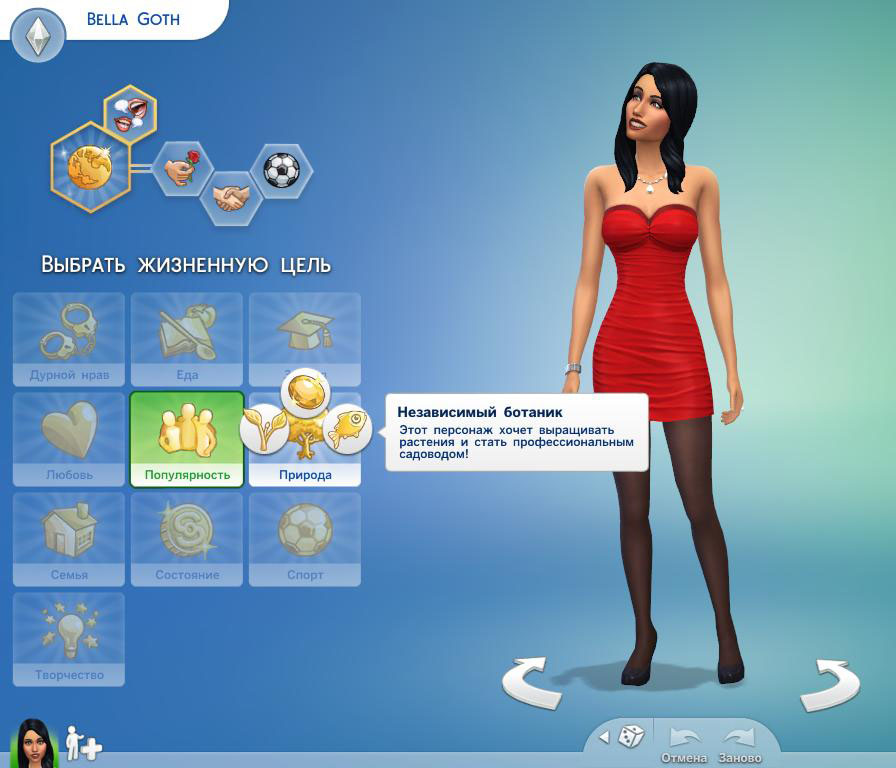The height and width of the screenshot is (768, 896).
Task: Open the soccer ball trait hexagon
Action: point(281,170)
